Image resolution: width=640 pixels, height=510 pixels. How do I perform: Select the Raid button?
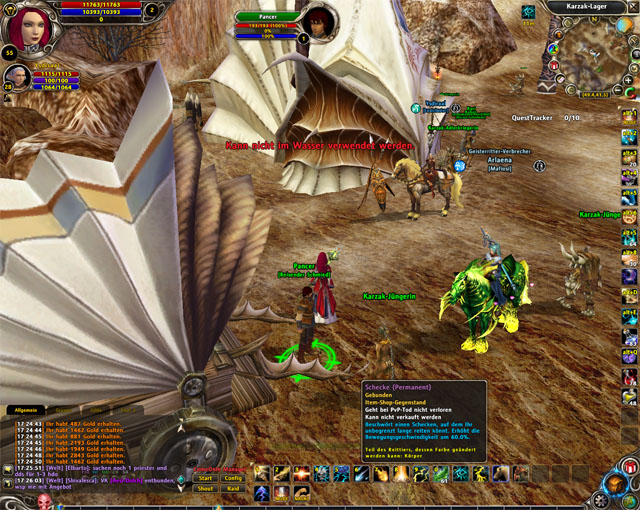tap(233, 488)
